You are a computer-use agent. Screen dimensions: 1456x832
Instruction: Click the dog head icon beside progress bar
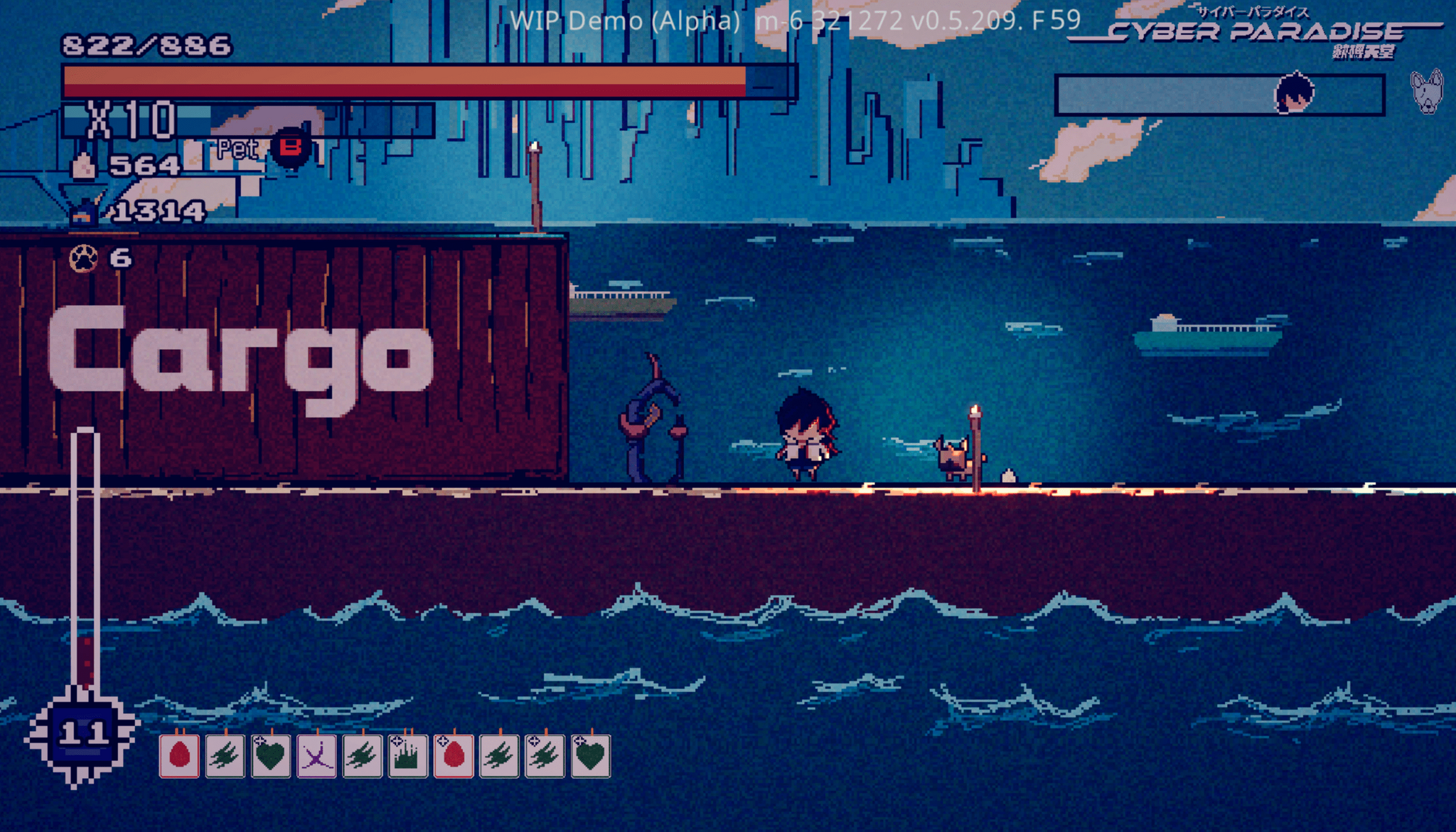tap(1427, 92)
